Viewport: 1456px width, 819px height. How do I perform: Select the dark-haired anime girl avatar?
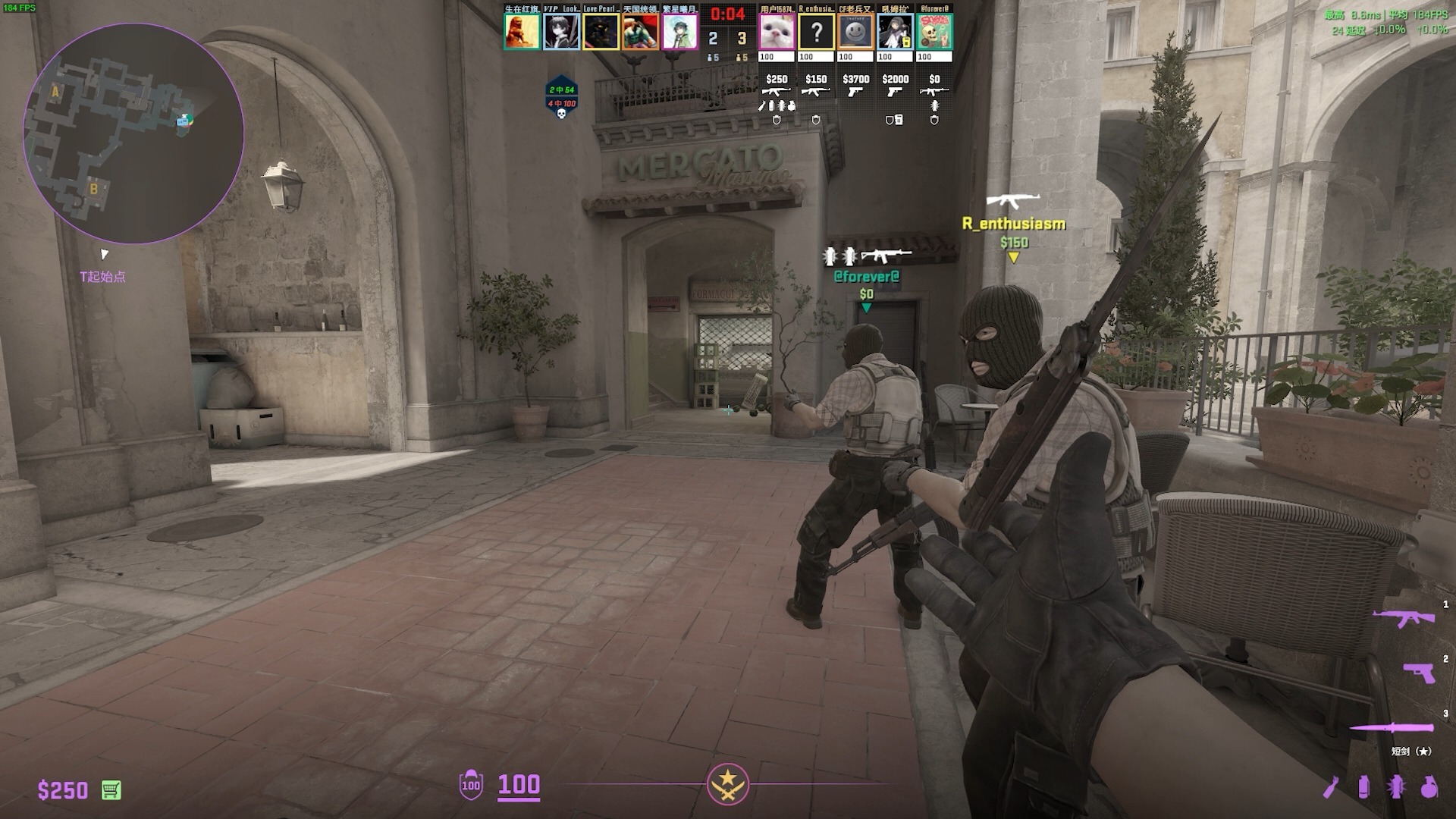[x=895, y=33]
